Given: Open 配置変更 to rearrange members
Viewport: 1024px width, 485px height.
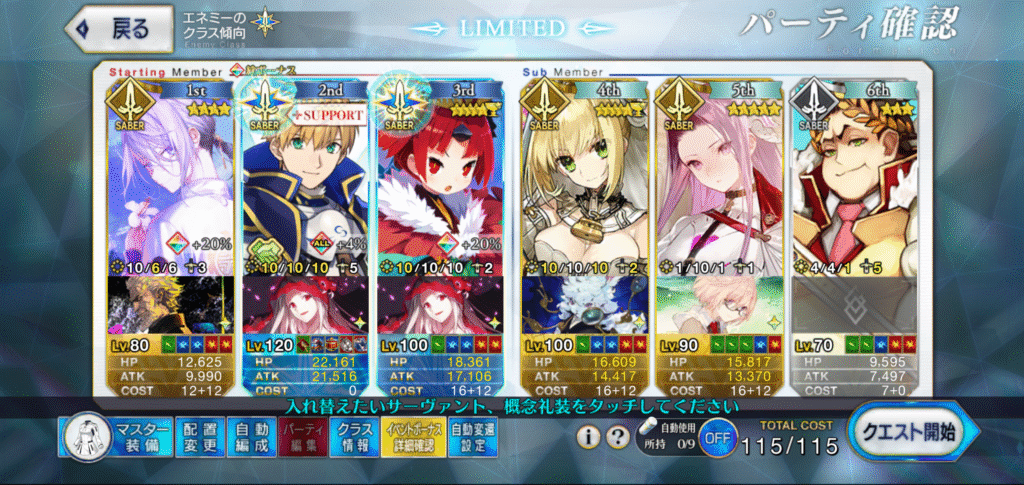Looking at the screenshot, I should 200,438.
